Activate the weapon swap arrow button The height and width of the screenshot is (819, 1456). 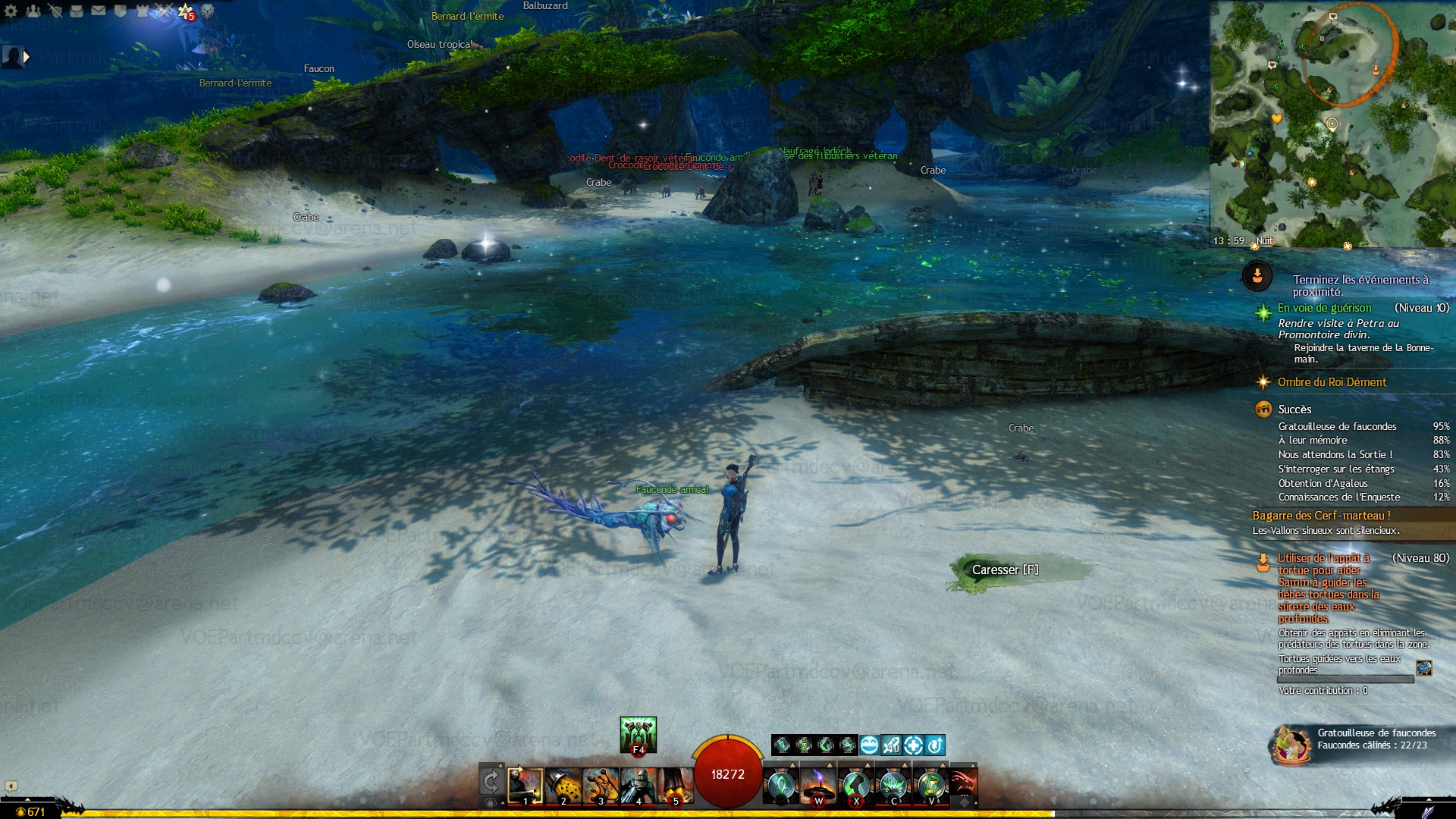pyautogui.click(x=491, y=781)
